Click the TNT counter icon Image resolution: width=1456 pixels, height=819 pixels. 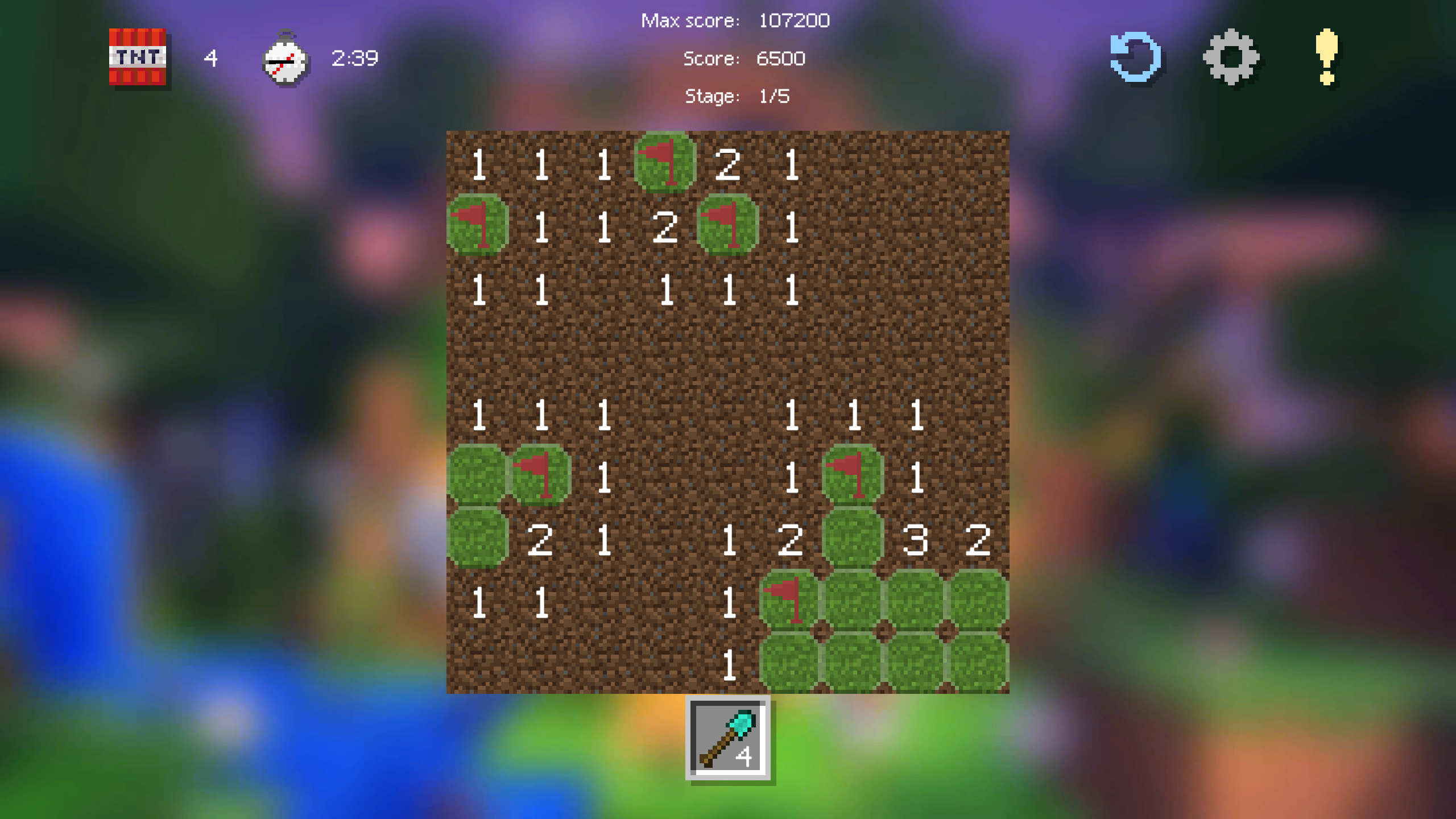pyautogui.click(x=138, y=59)
